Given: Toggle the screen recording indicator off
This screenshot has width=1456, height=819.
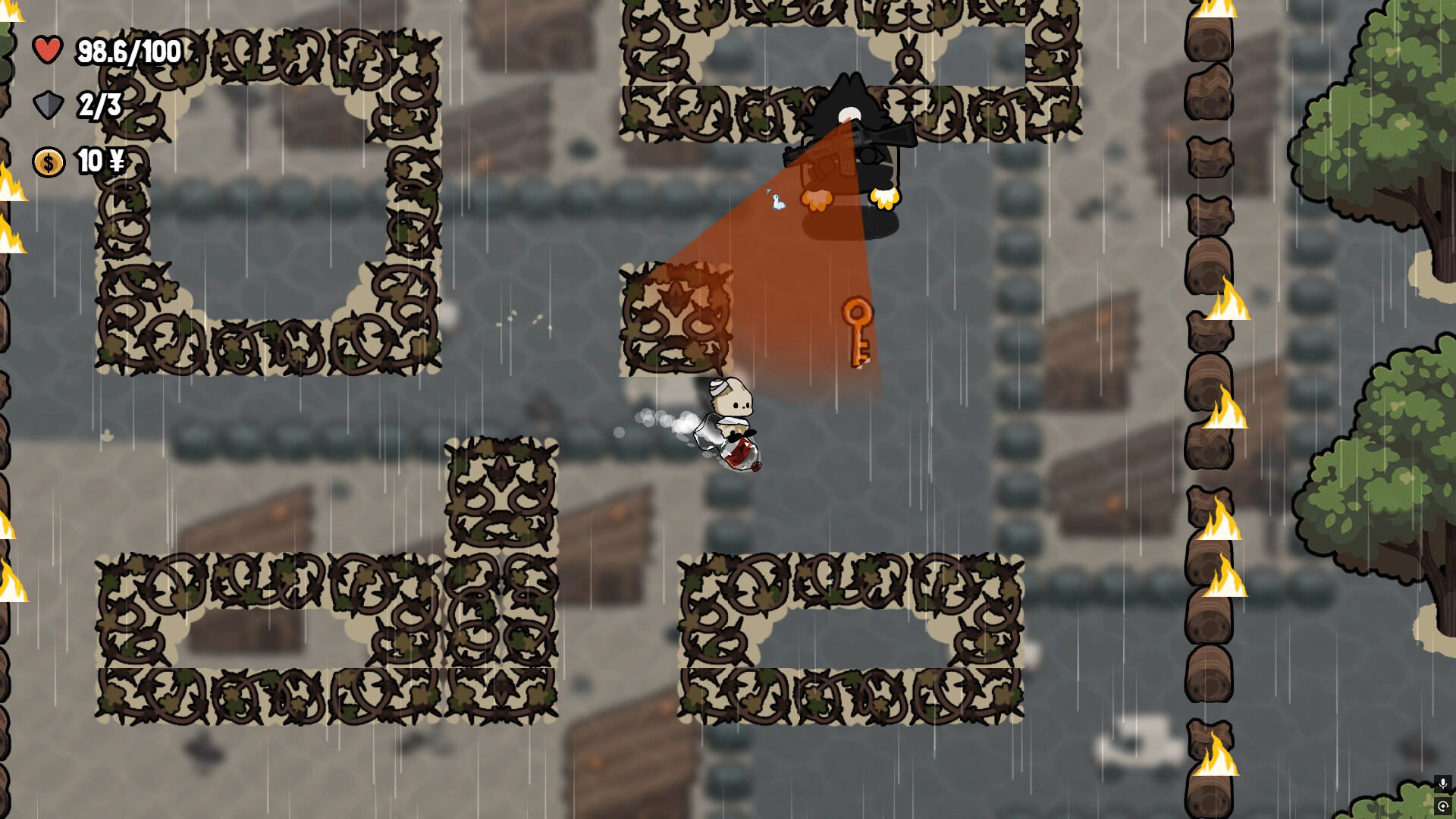Looking at the screenshot, I should coord(1443,806).
